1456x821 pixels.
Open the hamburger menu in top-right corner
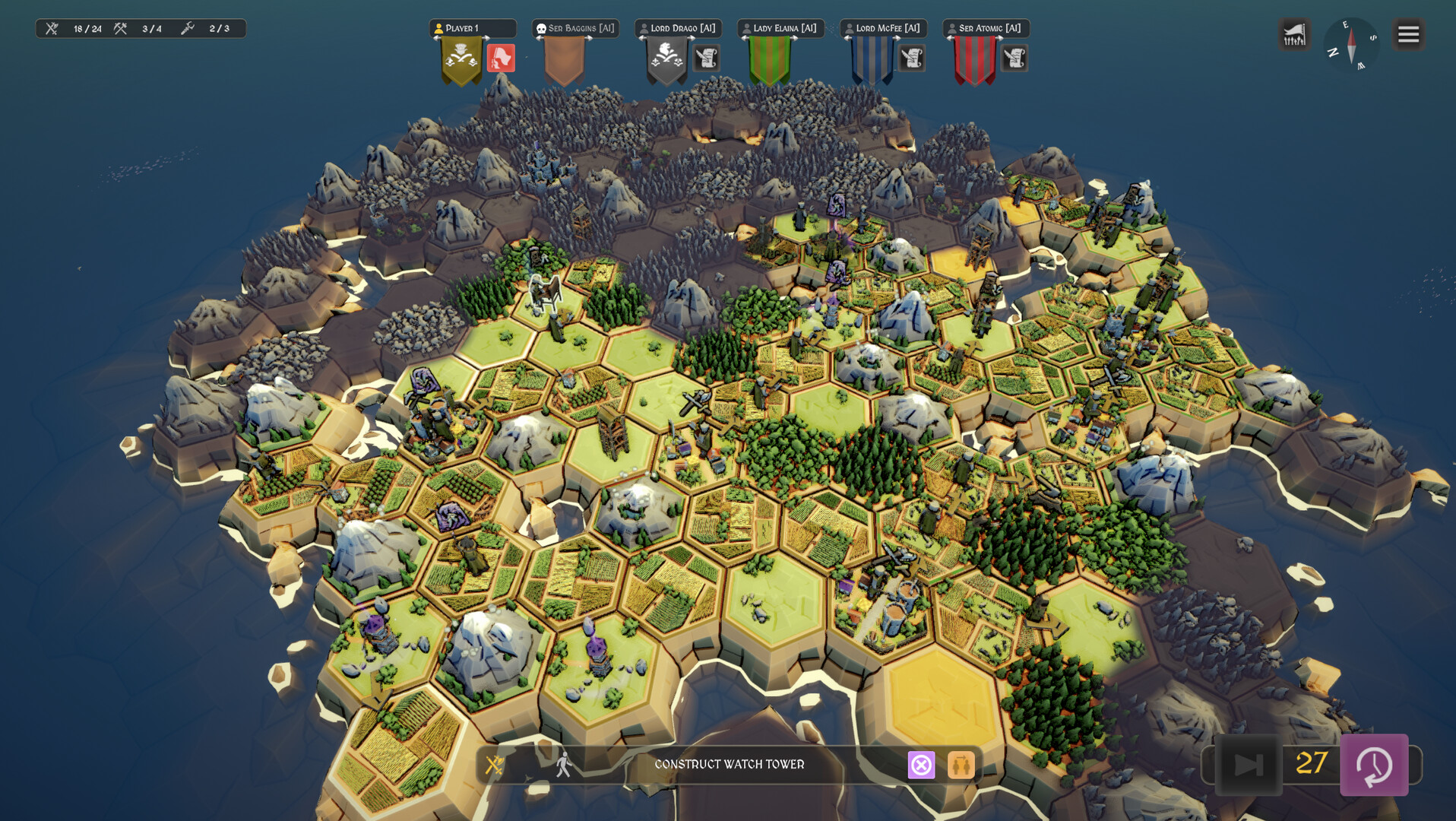[x=1408, y=34]
